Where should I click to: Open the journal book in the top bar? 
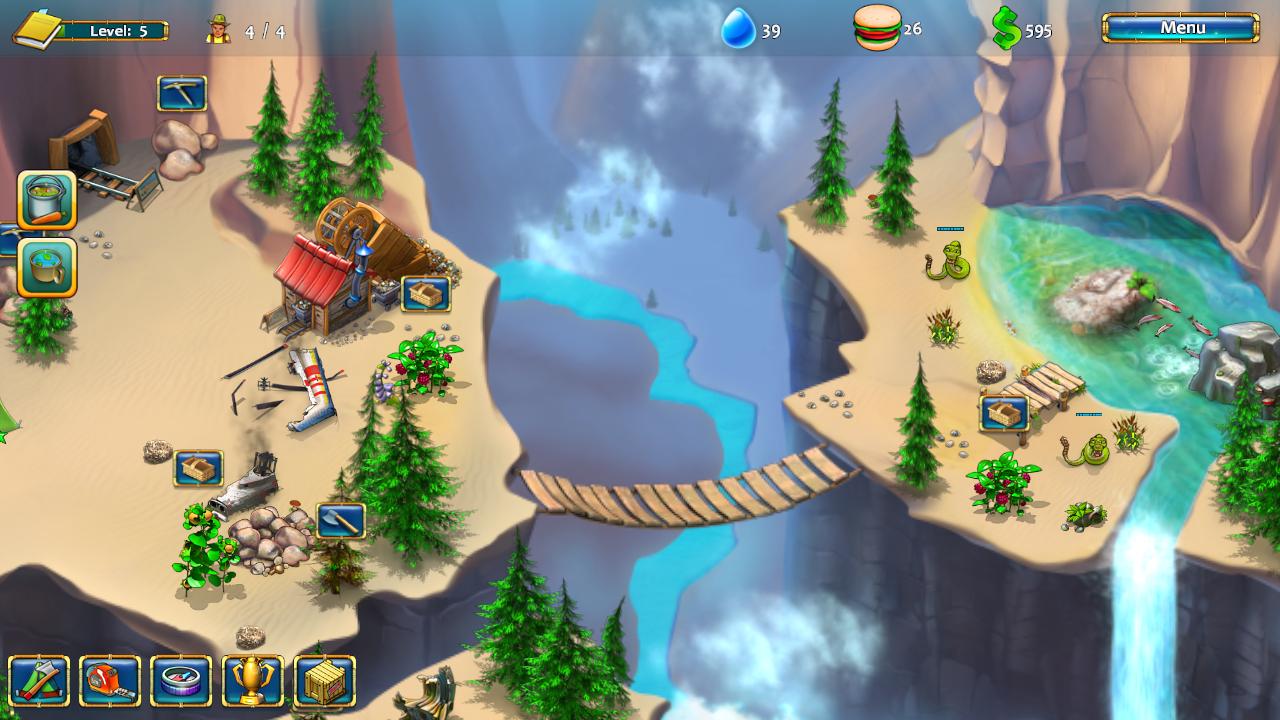[37, 29]
